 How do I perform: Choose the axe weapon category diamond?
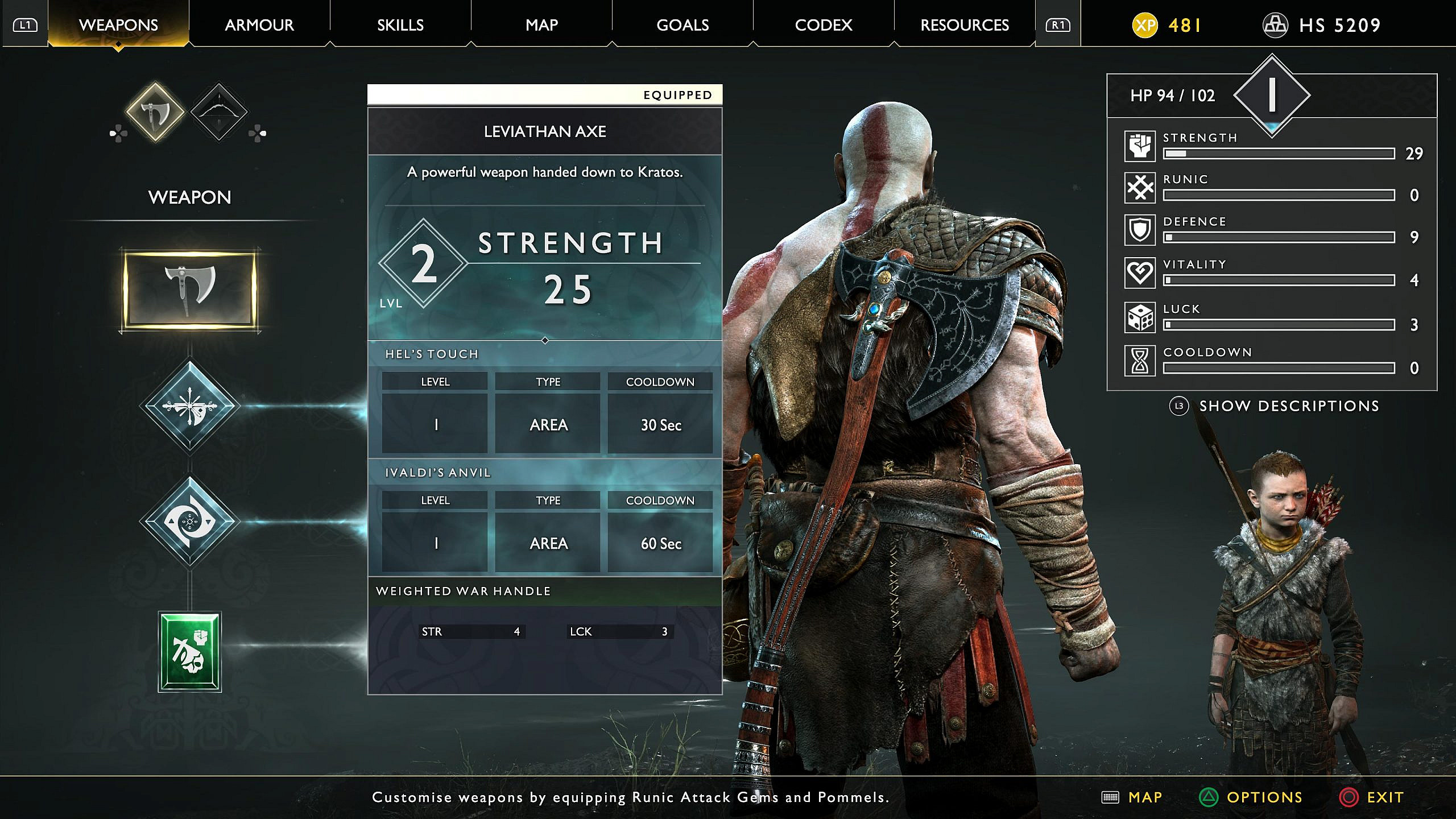(x=155, y=112)
